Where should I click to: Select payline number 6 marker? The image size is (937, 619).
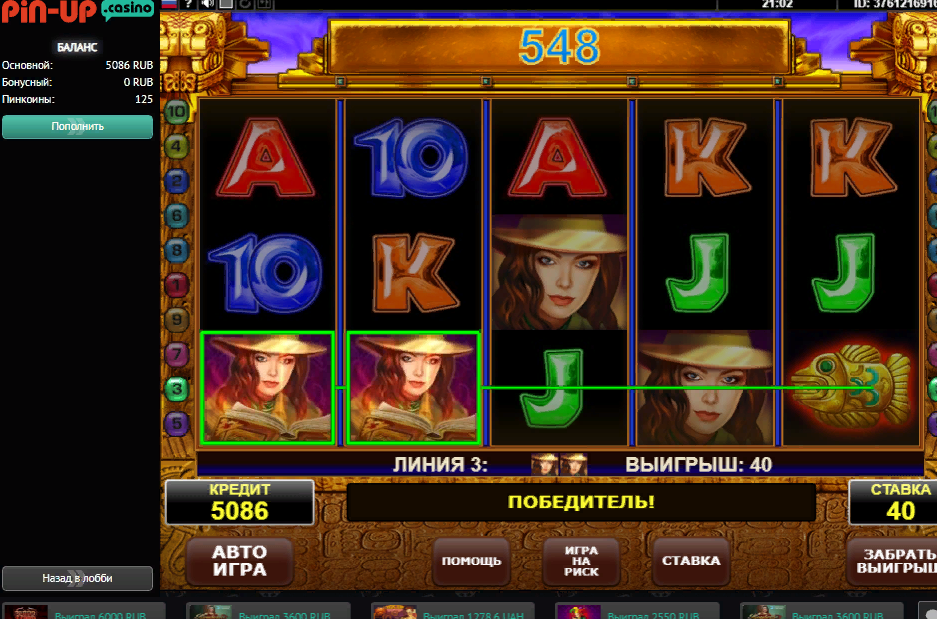[x=177, y=215]
